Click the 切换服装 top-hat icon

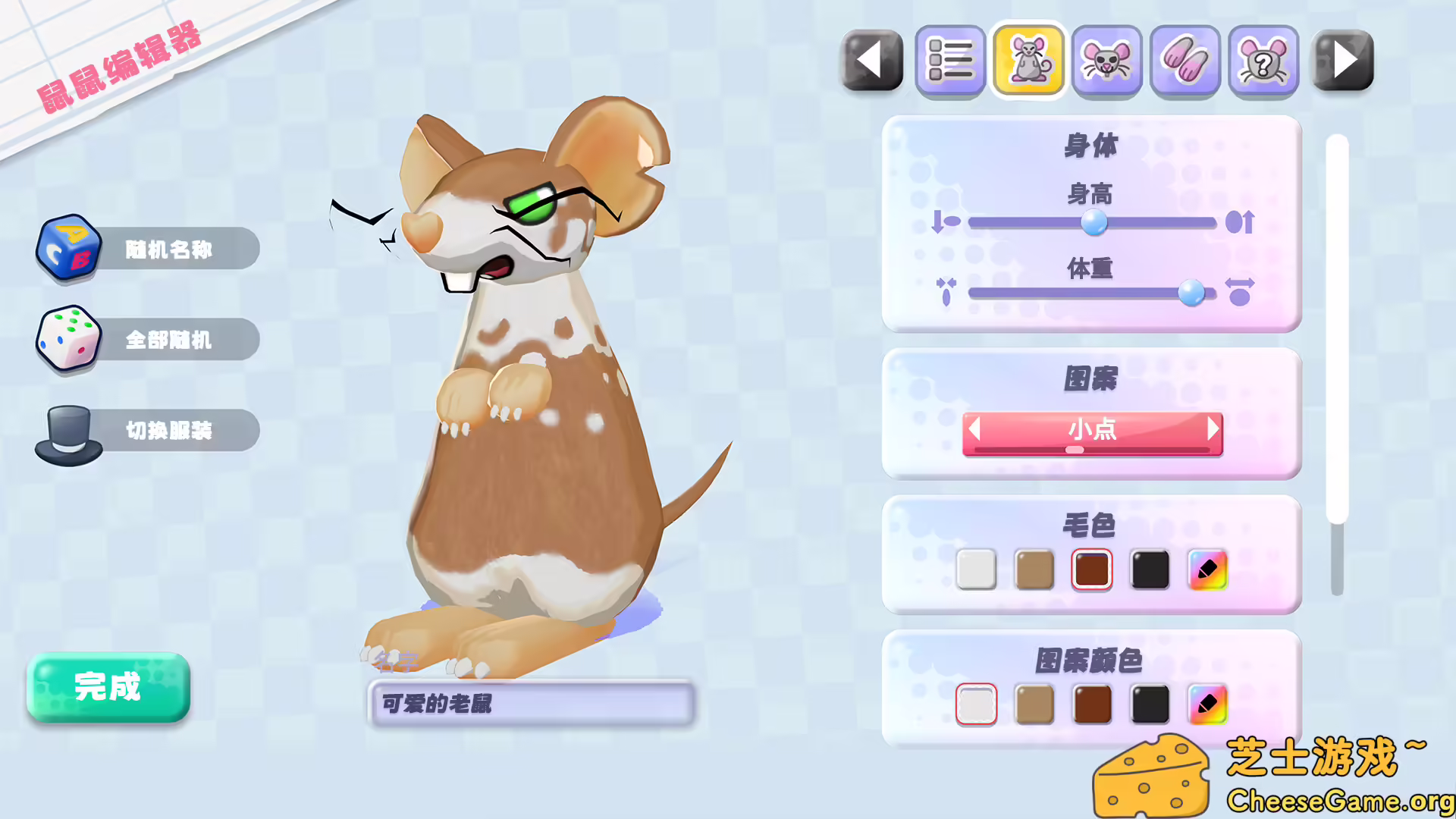[x=67, y=429]
